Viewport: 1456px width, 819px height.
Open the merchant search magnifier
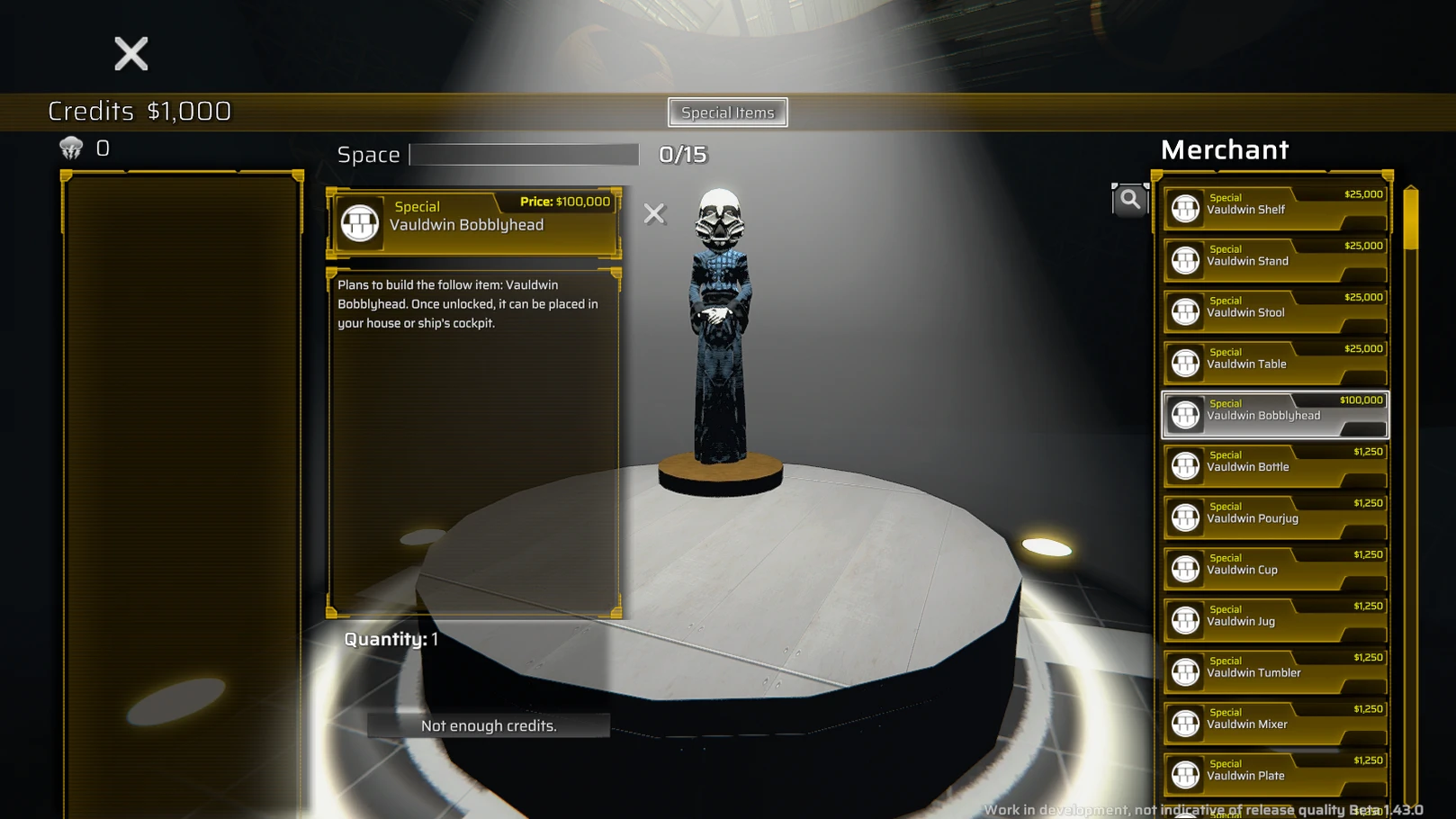click(x=1129, y=200)
